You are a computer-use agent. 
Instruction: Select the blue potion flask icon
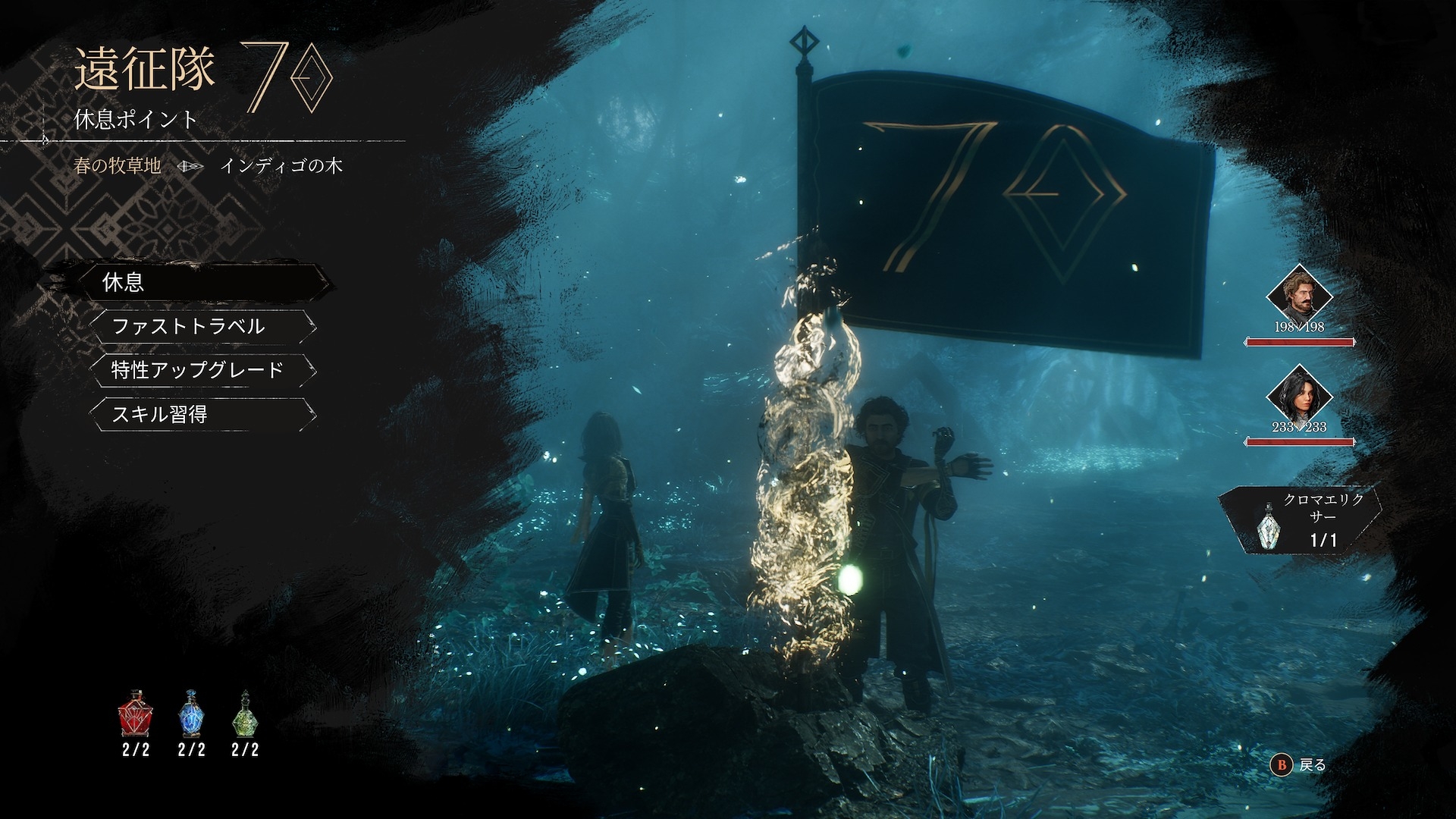pos(191,714)
